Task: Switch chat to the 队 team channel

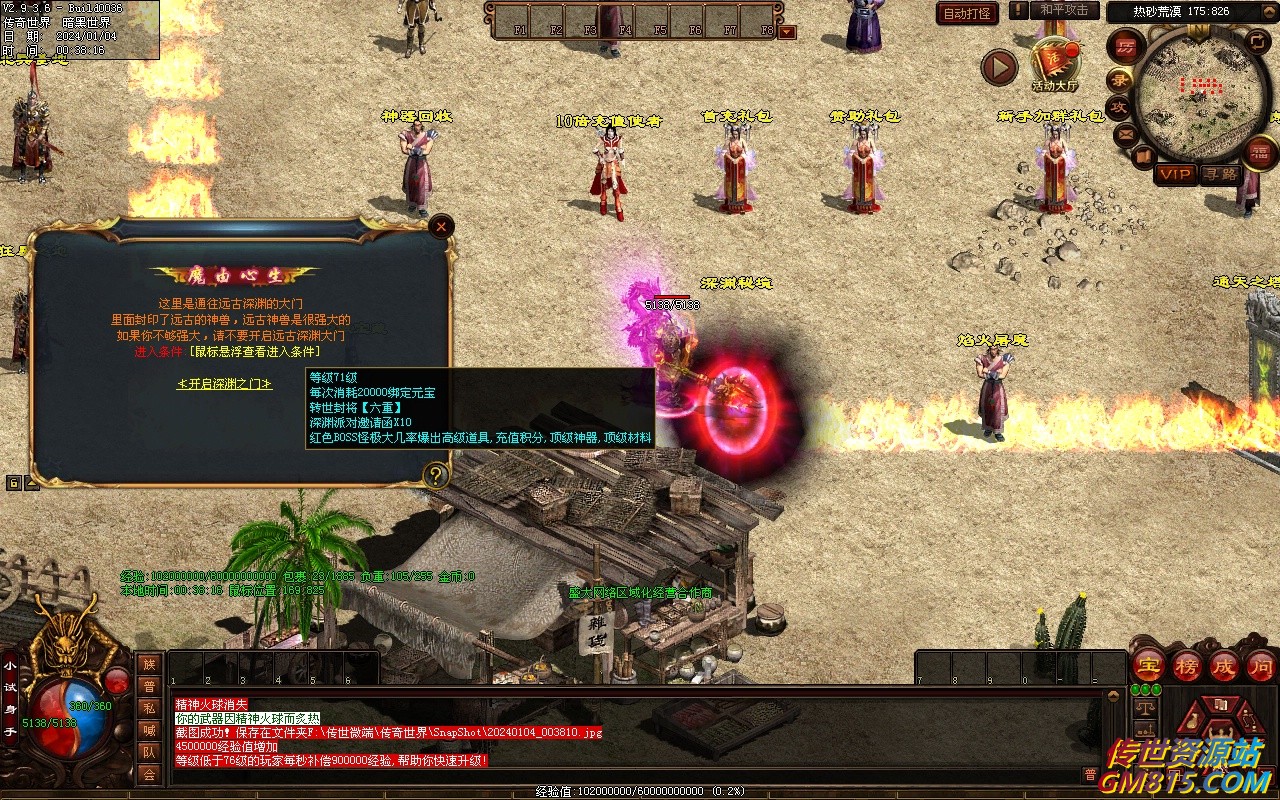Action: coord(149,752)
